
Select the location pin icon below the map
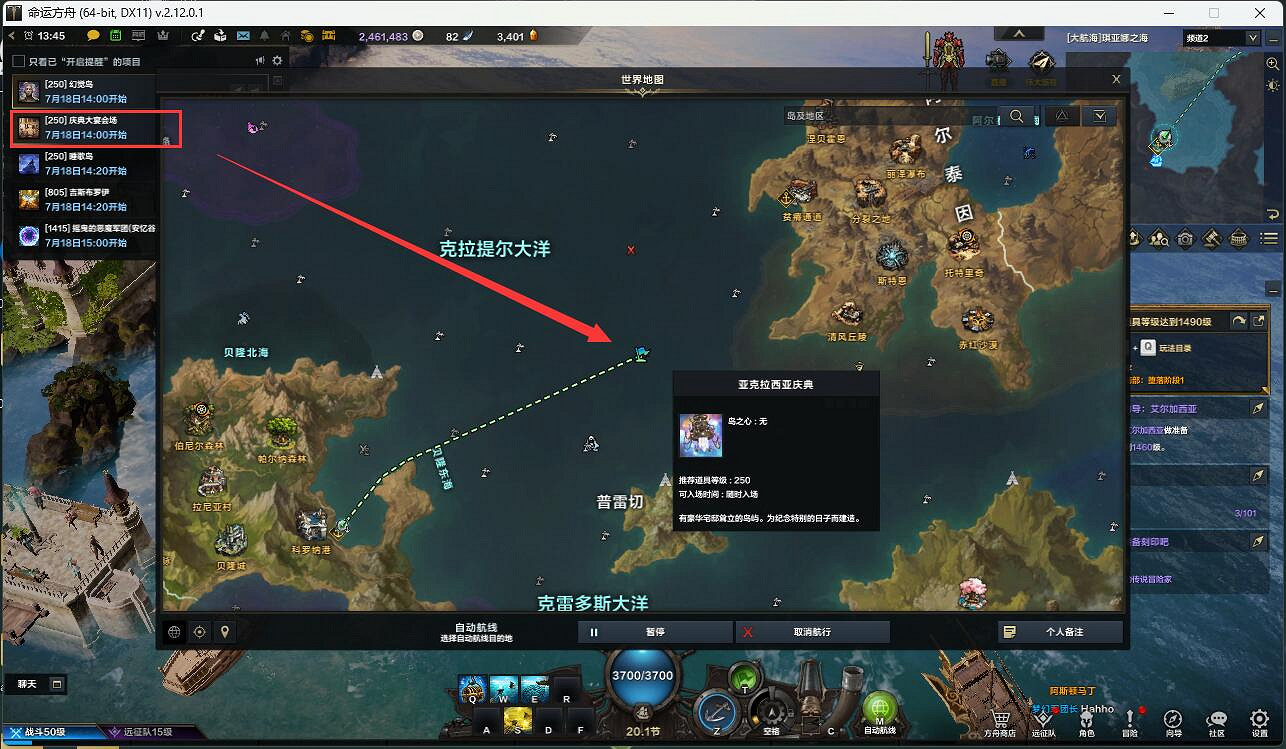click(x=225, y=632)
